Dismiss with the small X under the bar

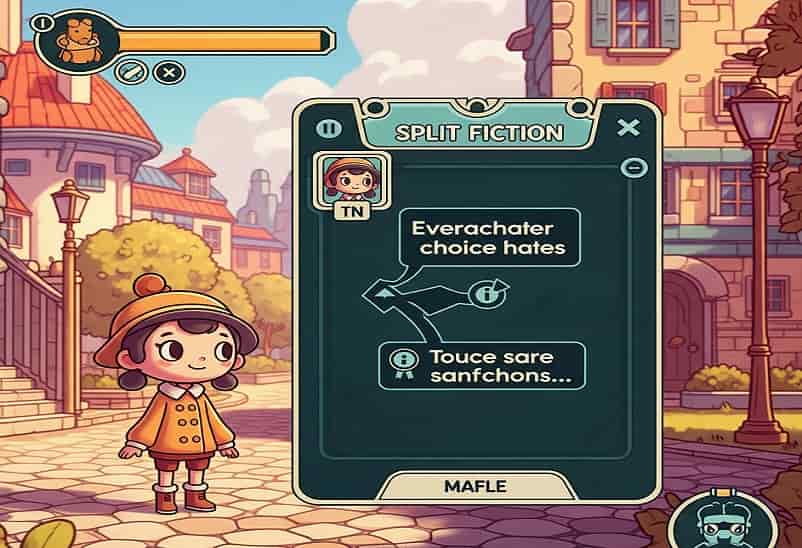170,72
